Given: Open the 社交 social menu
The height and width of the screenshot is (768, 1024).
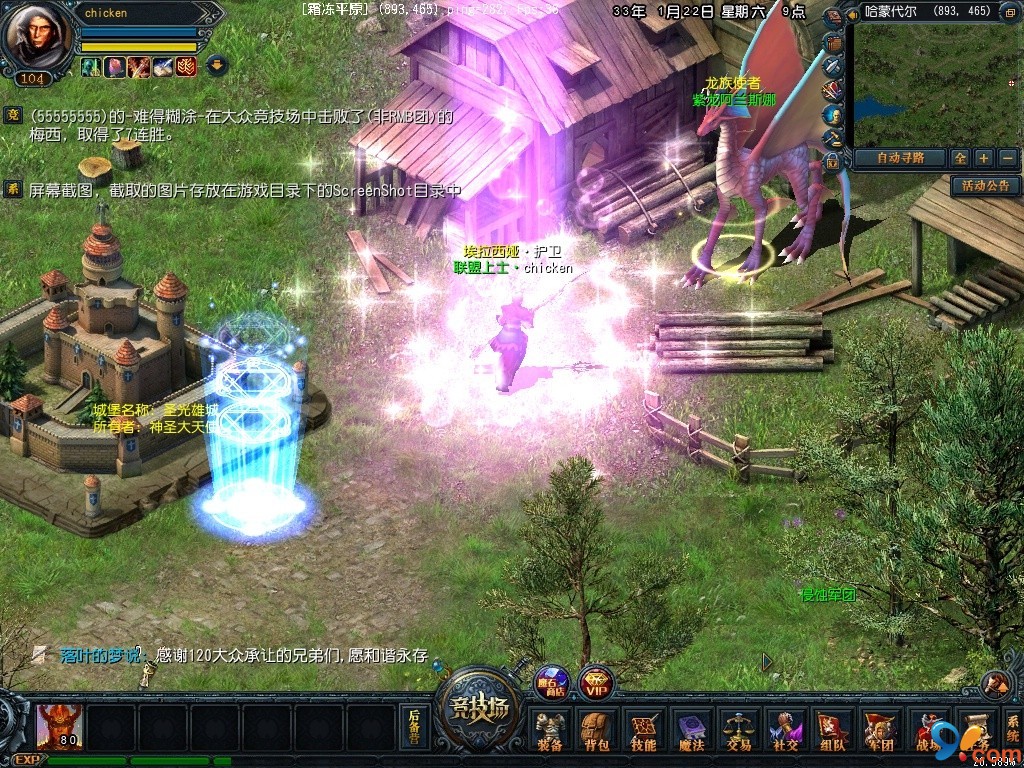Looking at the screenshot, I should [784, 729].
